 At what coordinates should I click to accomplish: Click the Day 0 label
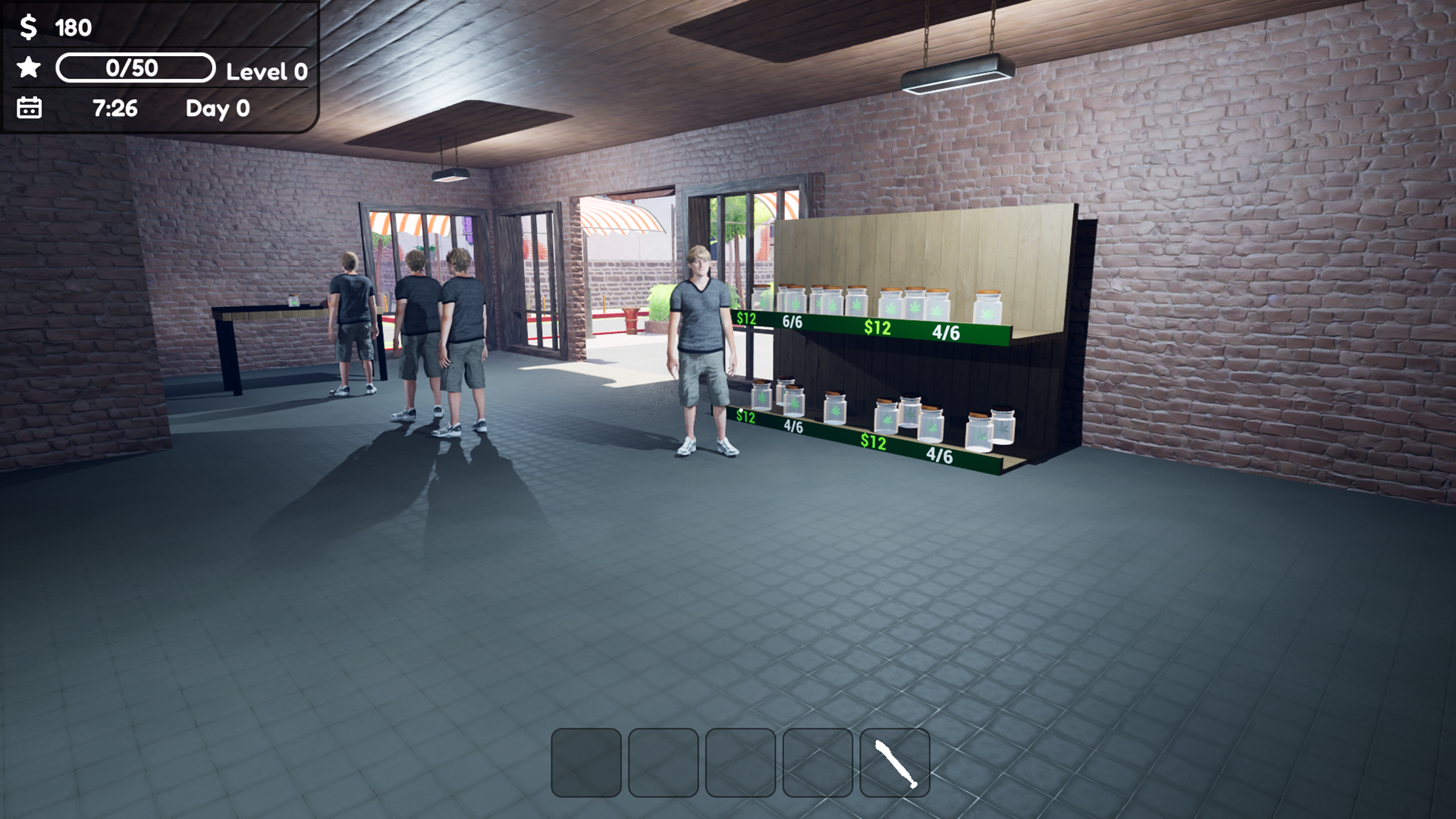[216, 109]
